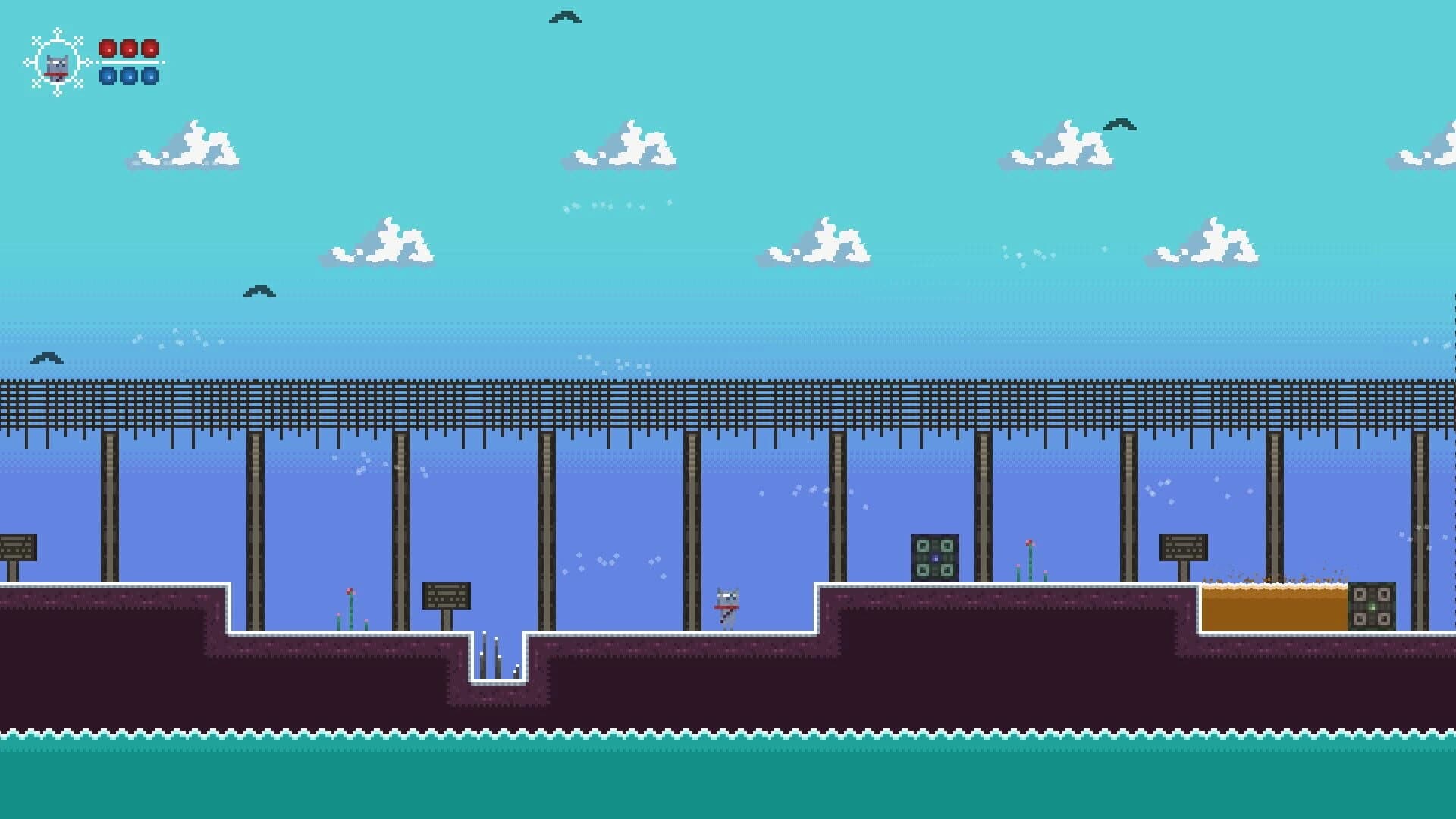
Task: Select the first red health heart
Action: [x=108, y=50]
